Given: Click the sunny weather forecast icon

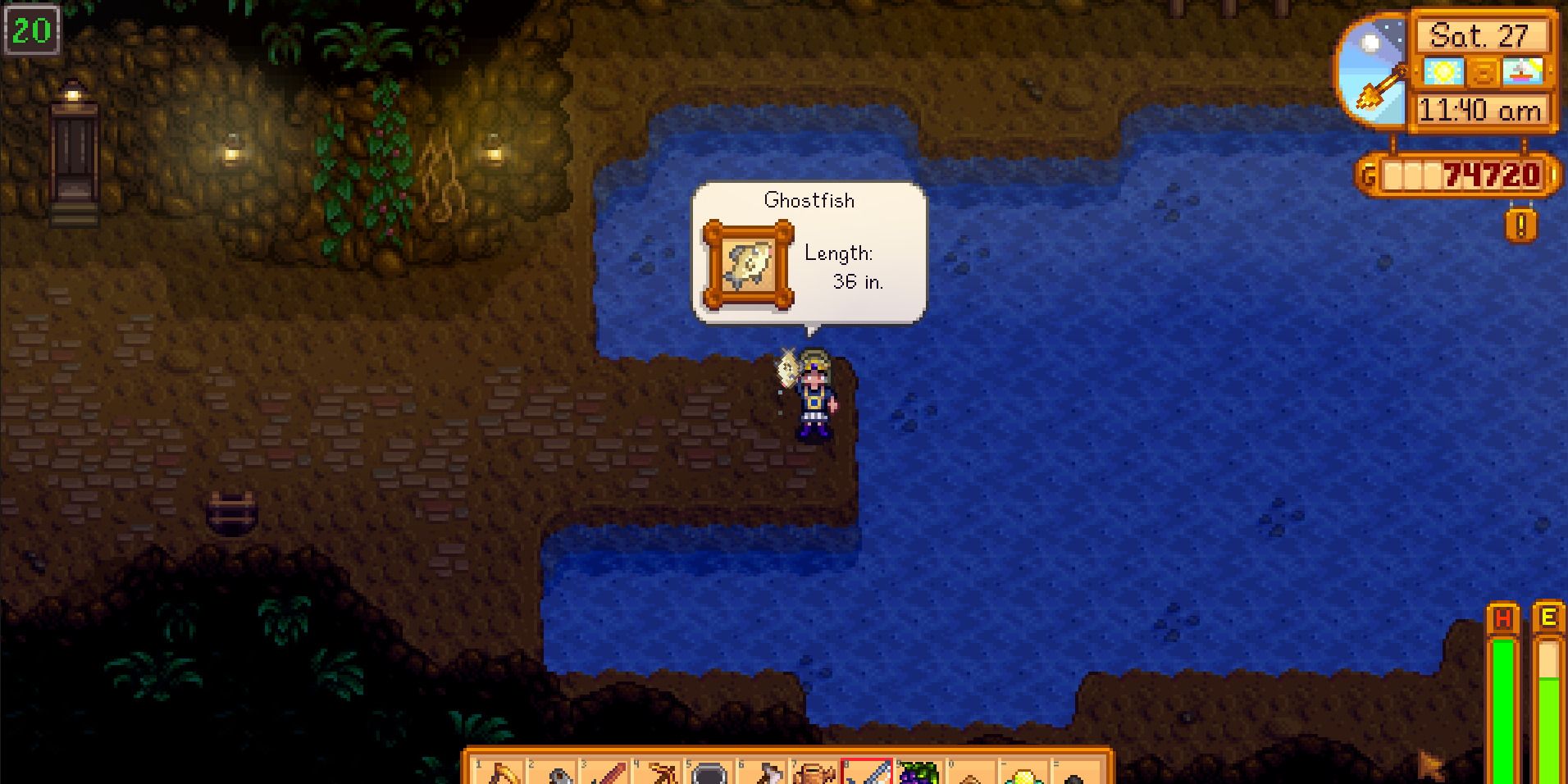Looking at the screenshot, I should pos(1443,71).
